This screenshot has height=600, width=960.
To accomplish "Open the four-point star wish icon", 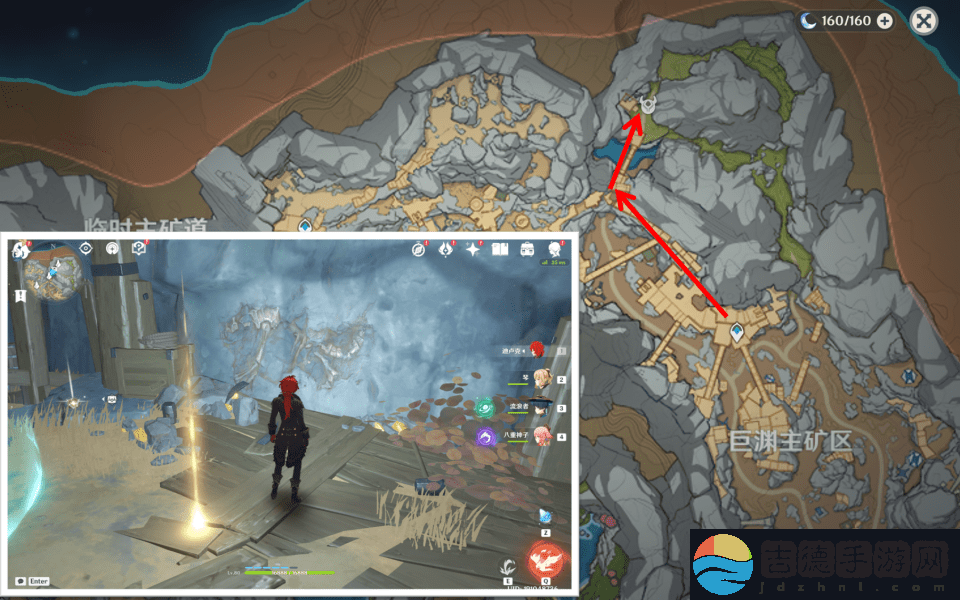I will coord(472,249).
